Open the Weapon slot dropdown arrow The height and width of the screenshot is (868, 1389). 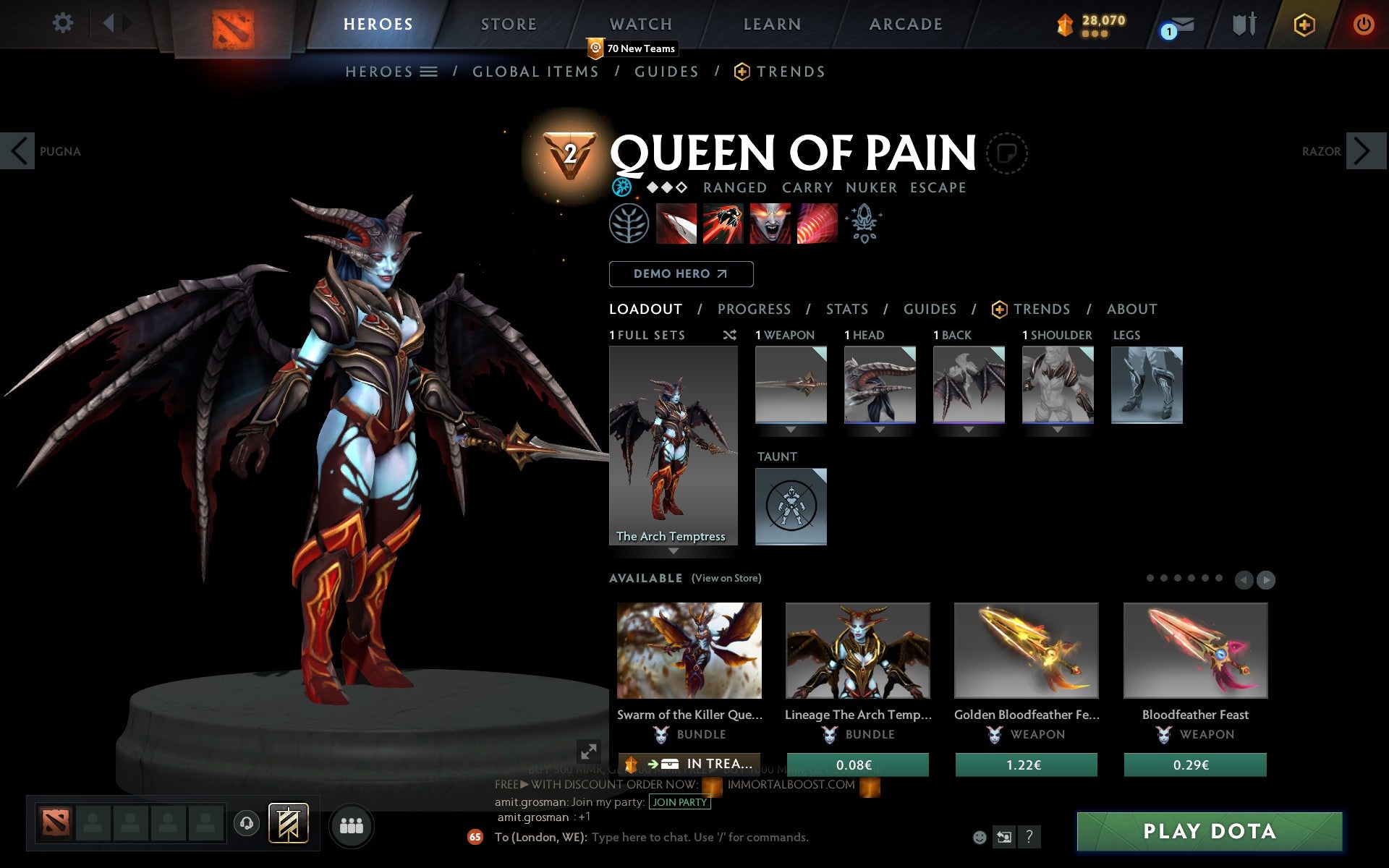pyautogui.click(x=791, y=428)
